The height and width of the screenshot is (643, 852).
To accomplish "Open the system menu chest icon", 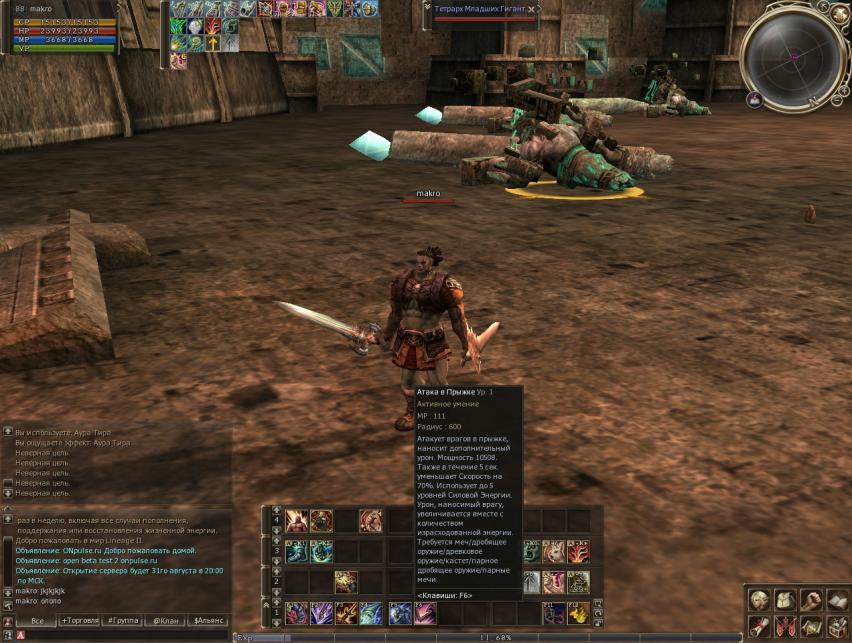I will tap(836, 626).
